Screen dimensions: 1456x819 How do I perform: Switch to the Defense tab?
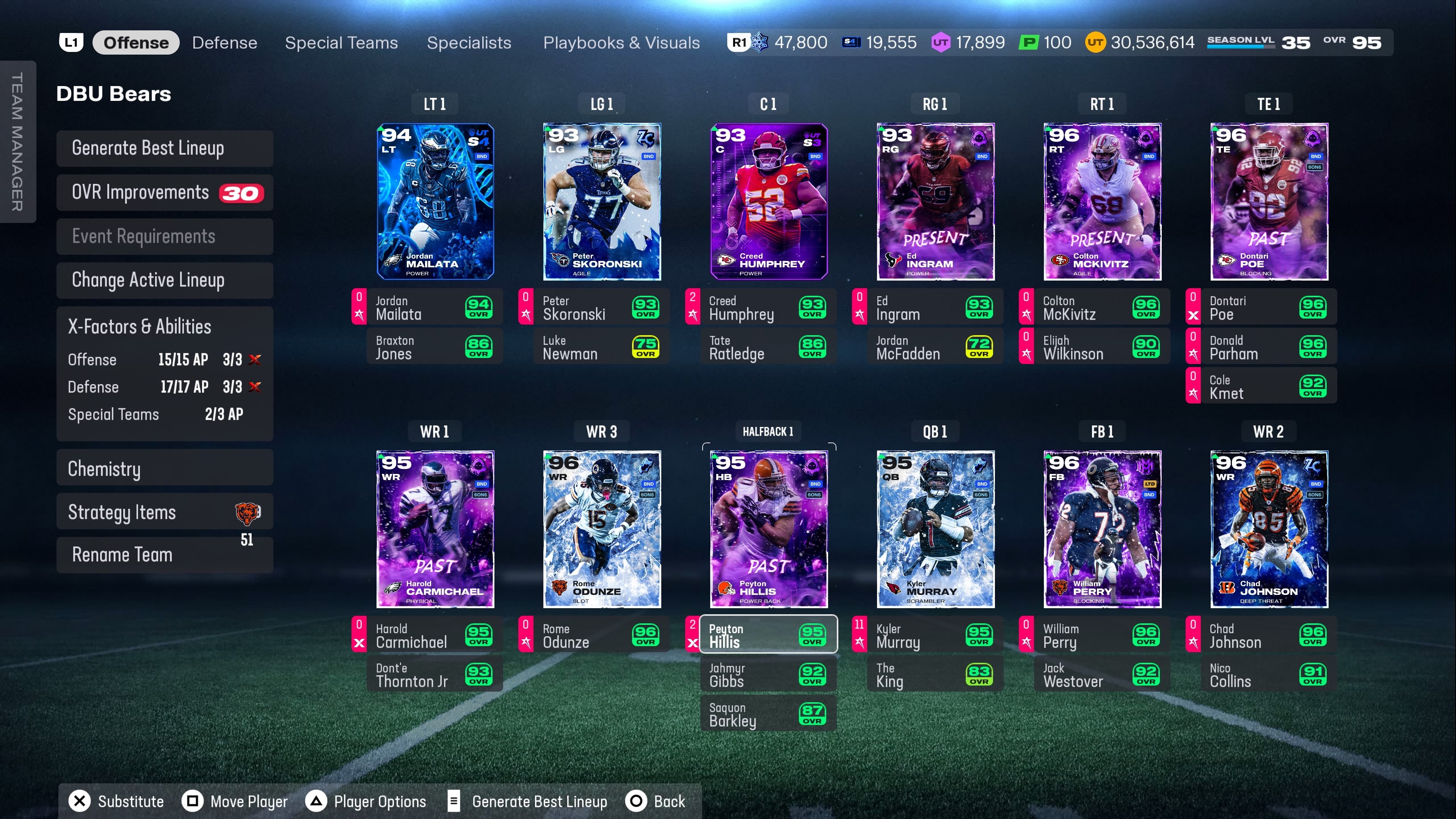pos(224,43)
